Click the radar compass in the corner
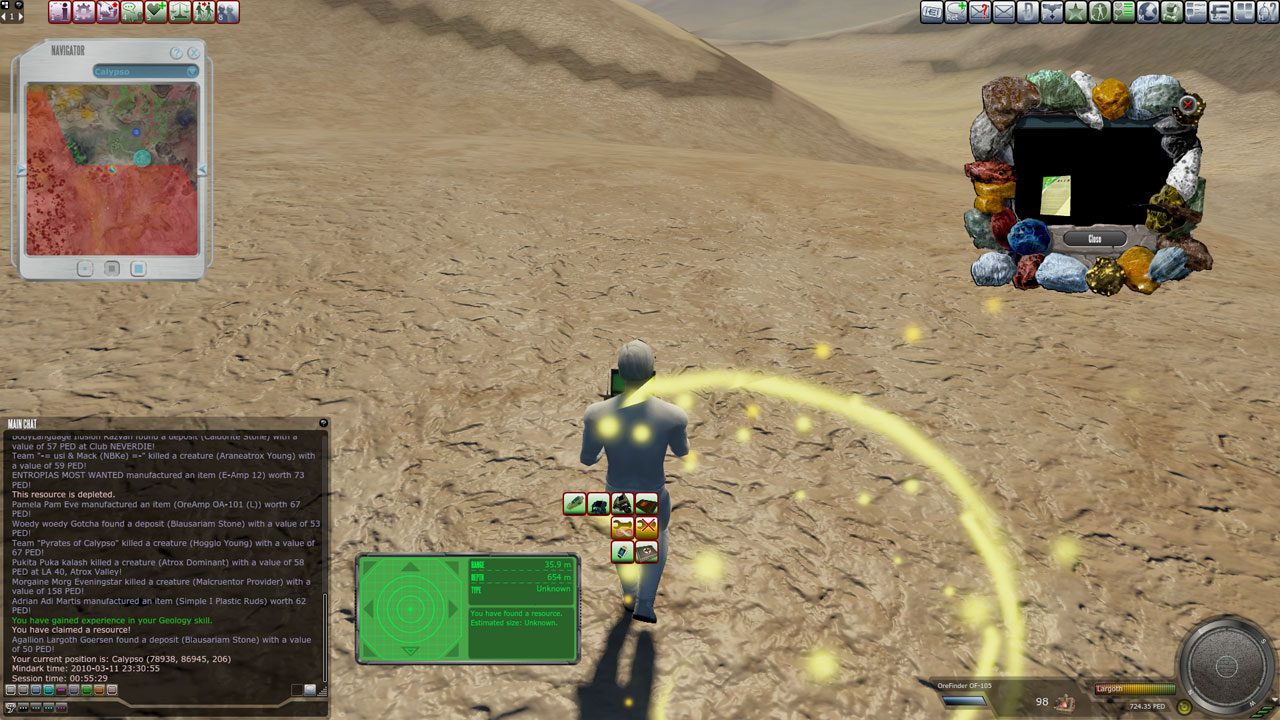 (x=1226, y=667)
